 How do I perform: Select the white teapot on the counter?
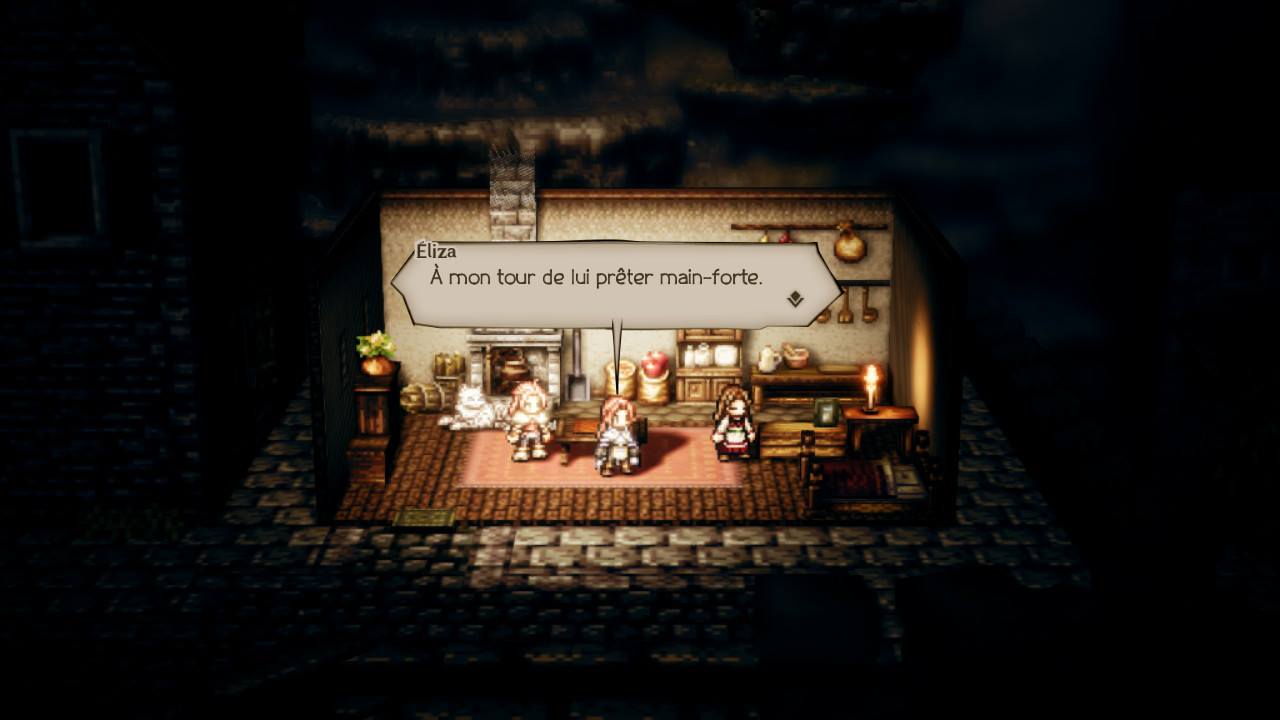(x=766, y=361)
